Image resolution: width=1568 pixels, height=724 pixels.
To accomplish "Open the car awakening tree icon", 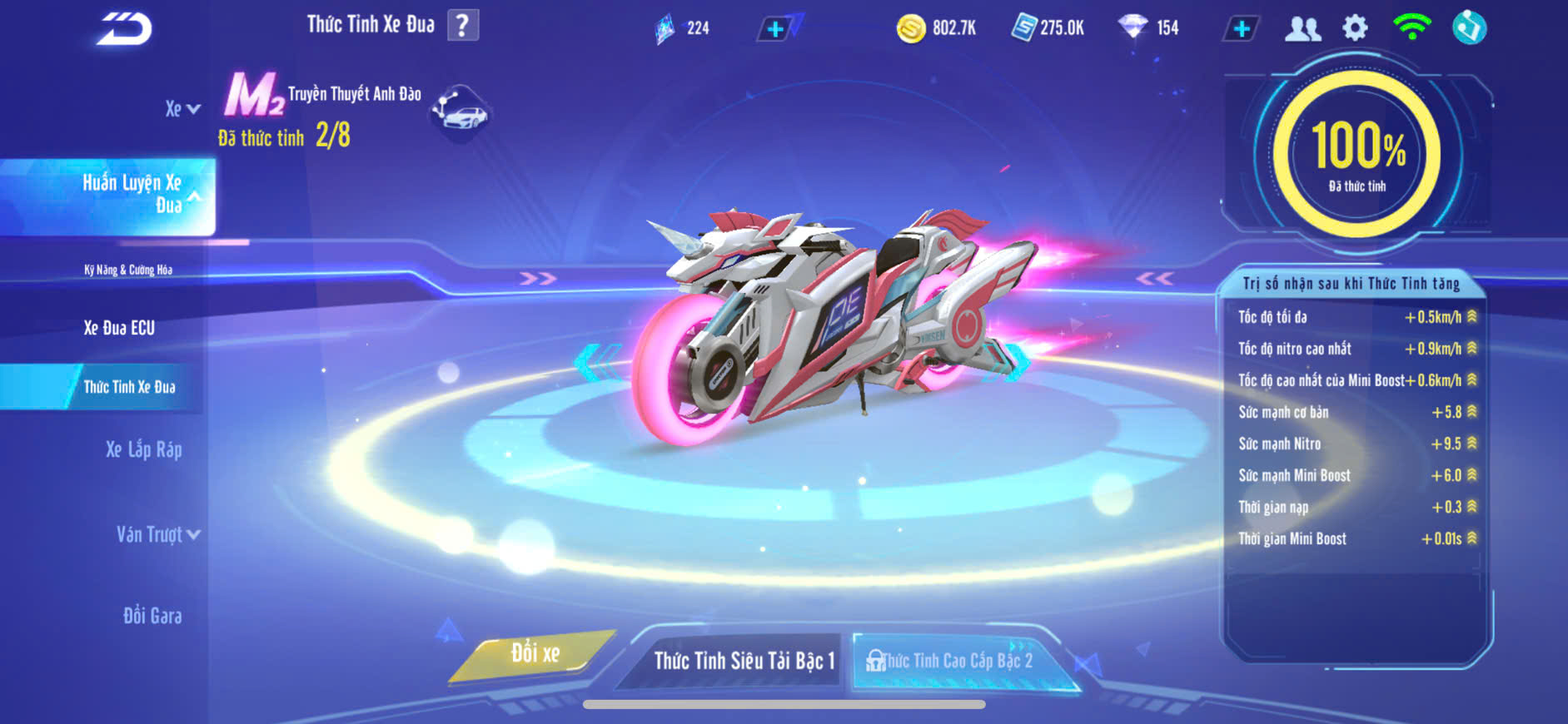I will pyautogui.click(x=461, y=112).
